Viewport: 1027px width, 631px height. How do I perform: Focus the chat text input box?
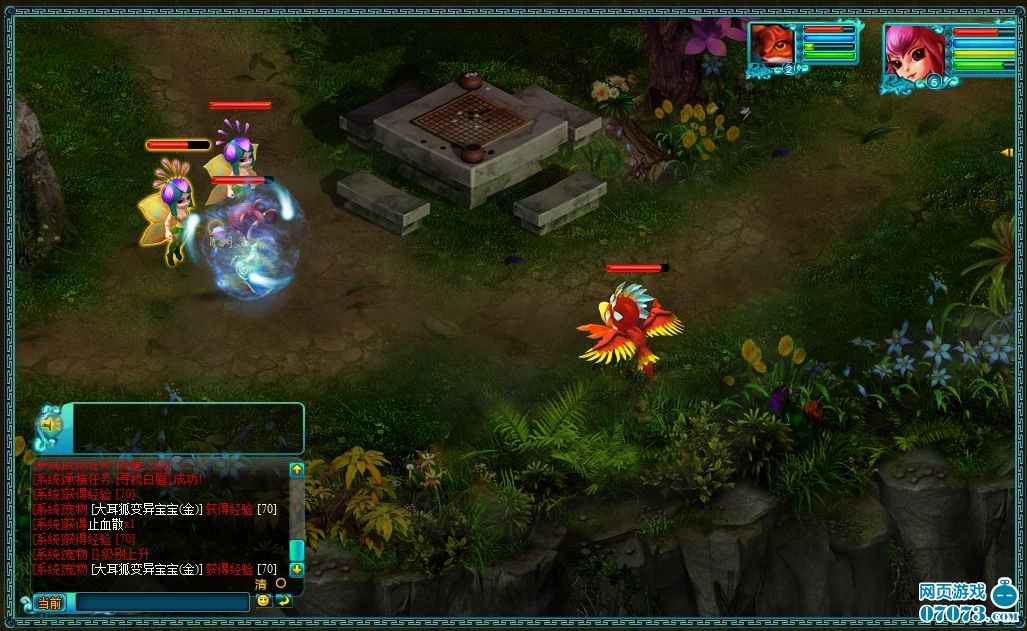(160, 602)
